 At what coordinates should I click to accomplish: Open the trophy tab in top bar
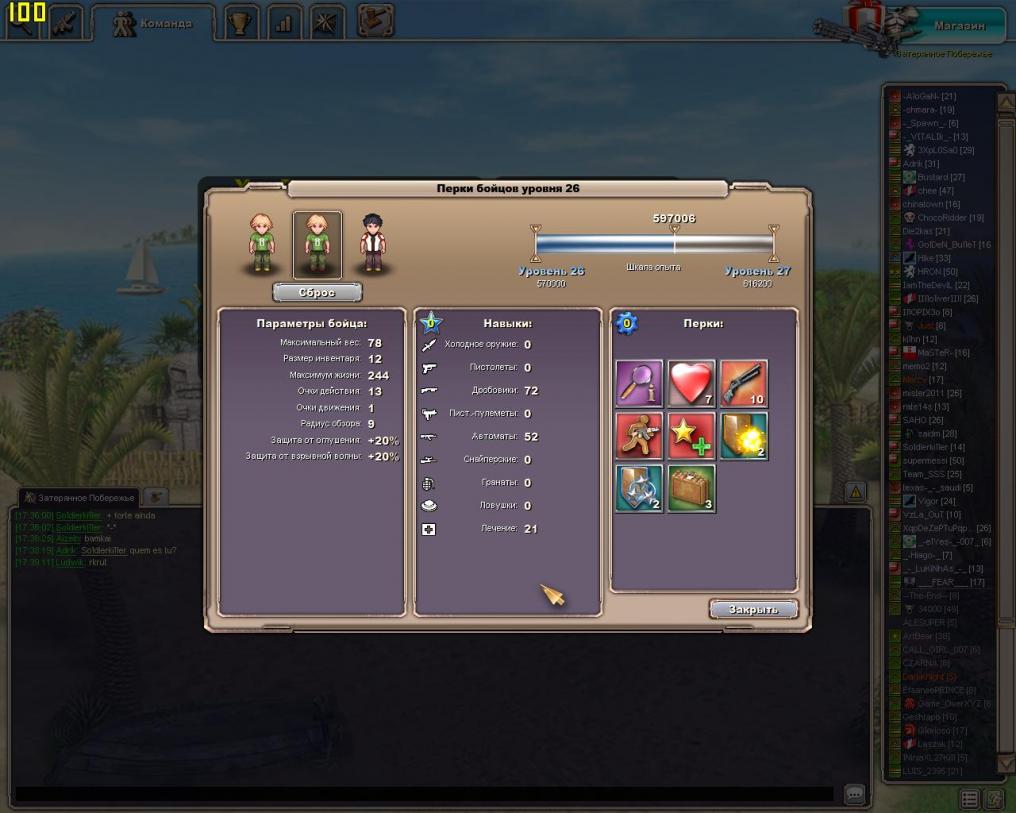tap(240, 22)
